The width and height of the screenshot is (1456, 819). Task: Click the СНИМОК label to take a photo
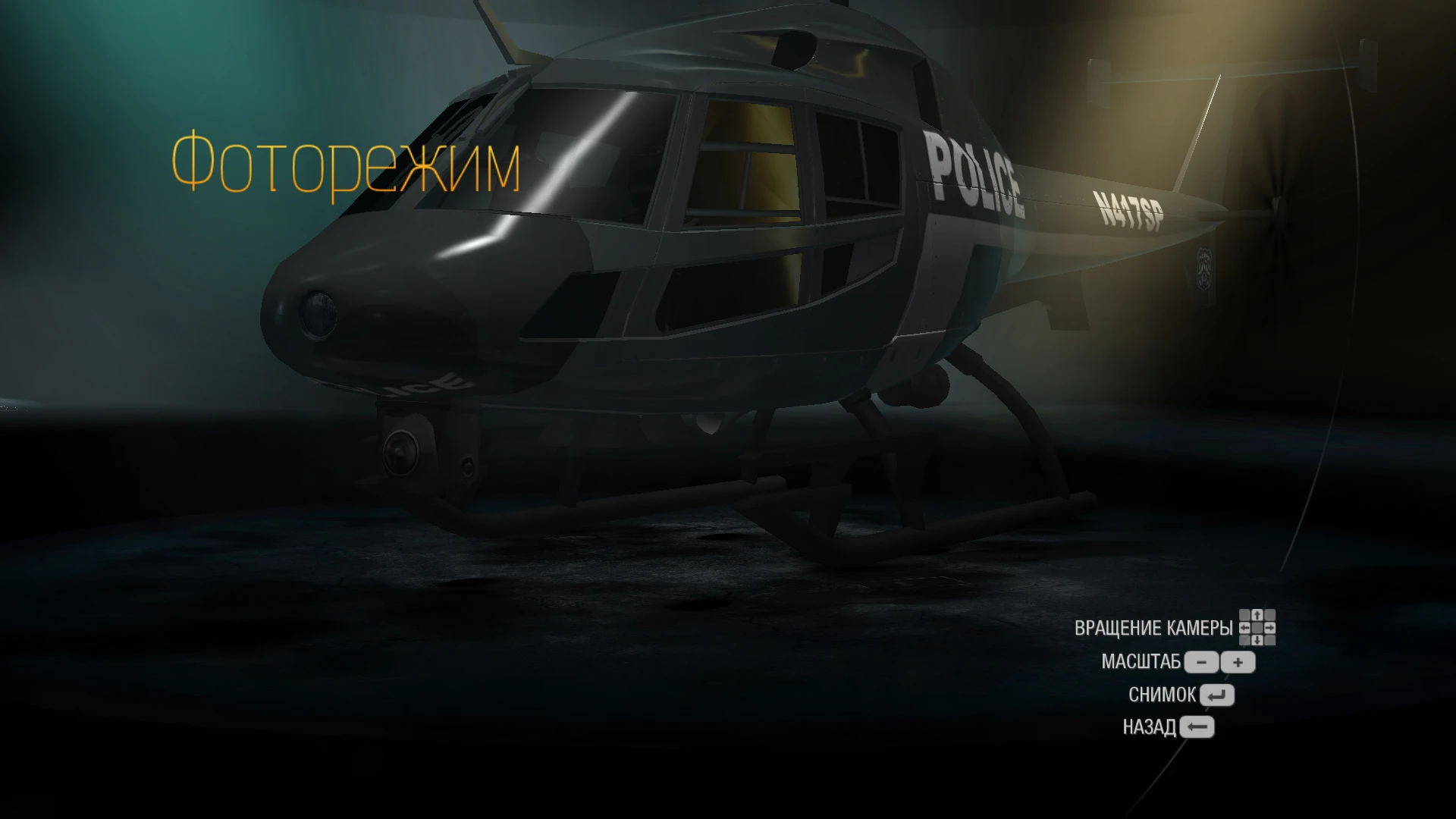[x=1162, y=694]
